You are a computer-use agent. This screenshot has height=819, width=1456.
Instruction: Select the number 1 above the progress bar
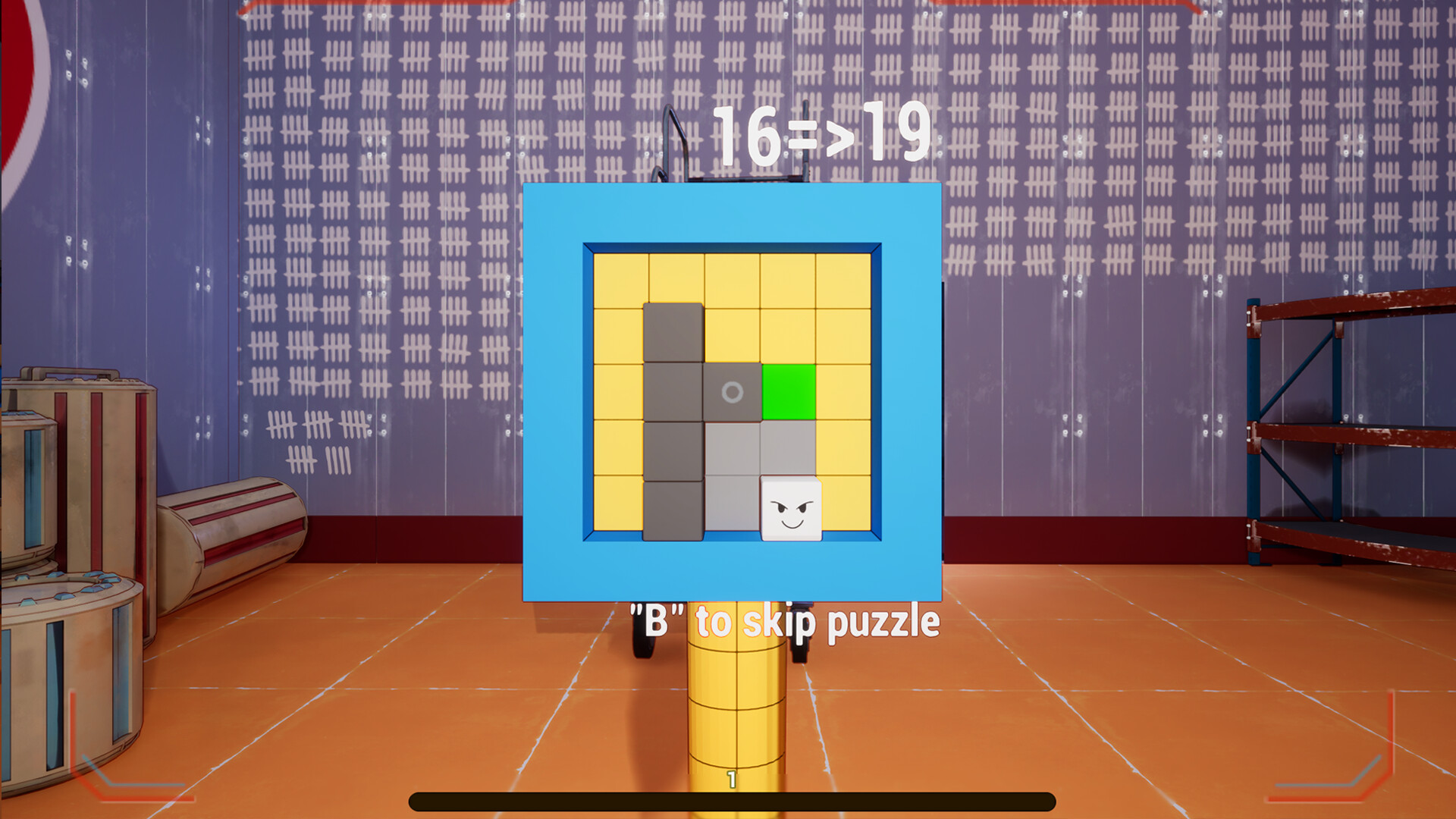[732, 777]
